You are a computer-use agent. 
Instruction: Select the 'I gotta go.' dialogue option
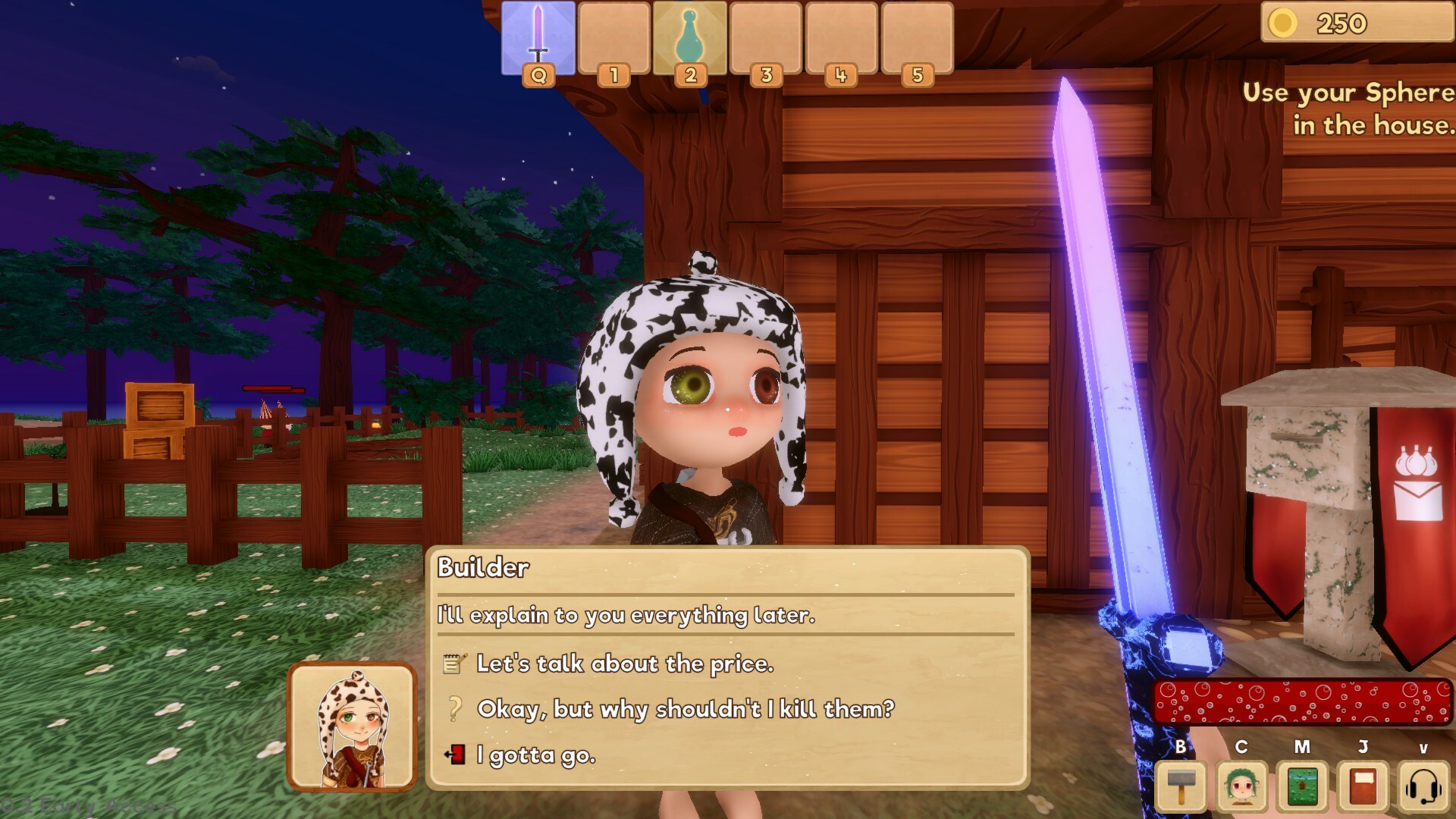tap(535, 755)
